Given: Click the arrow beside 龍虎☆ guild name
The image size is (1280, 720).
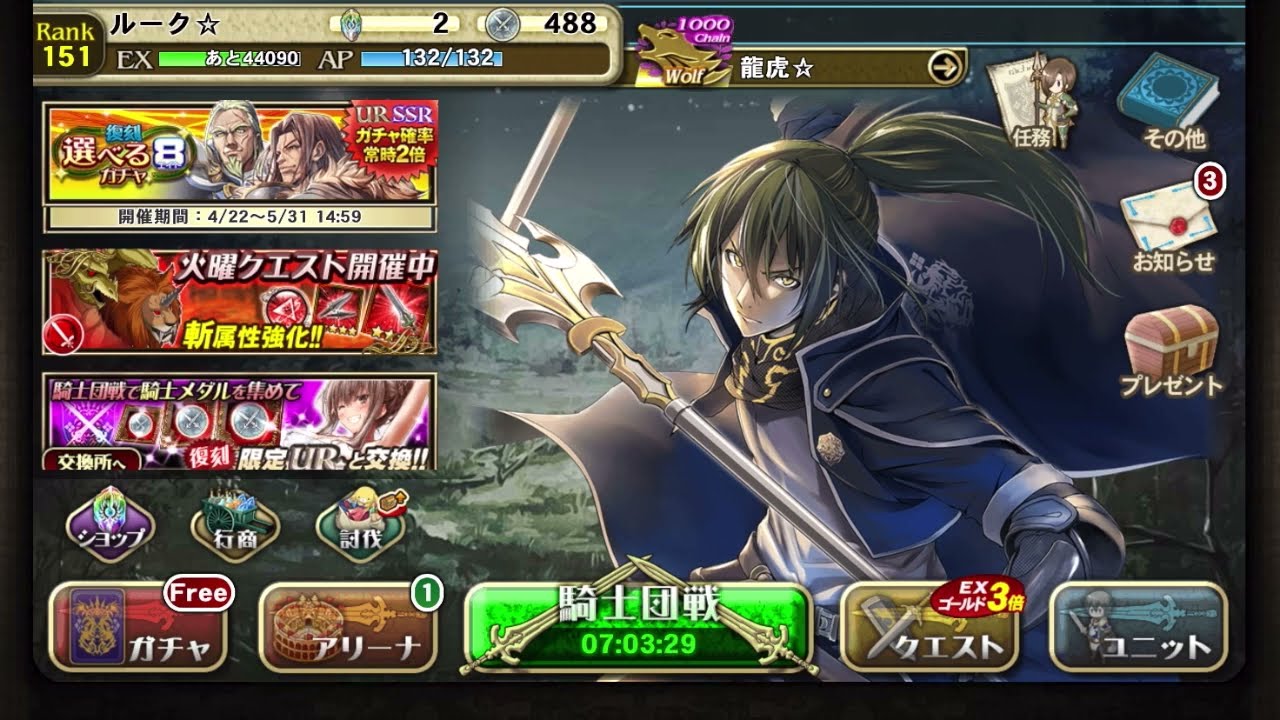Looking at the screenshot, I should coord(945,68).
